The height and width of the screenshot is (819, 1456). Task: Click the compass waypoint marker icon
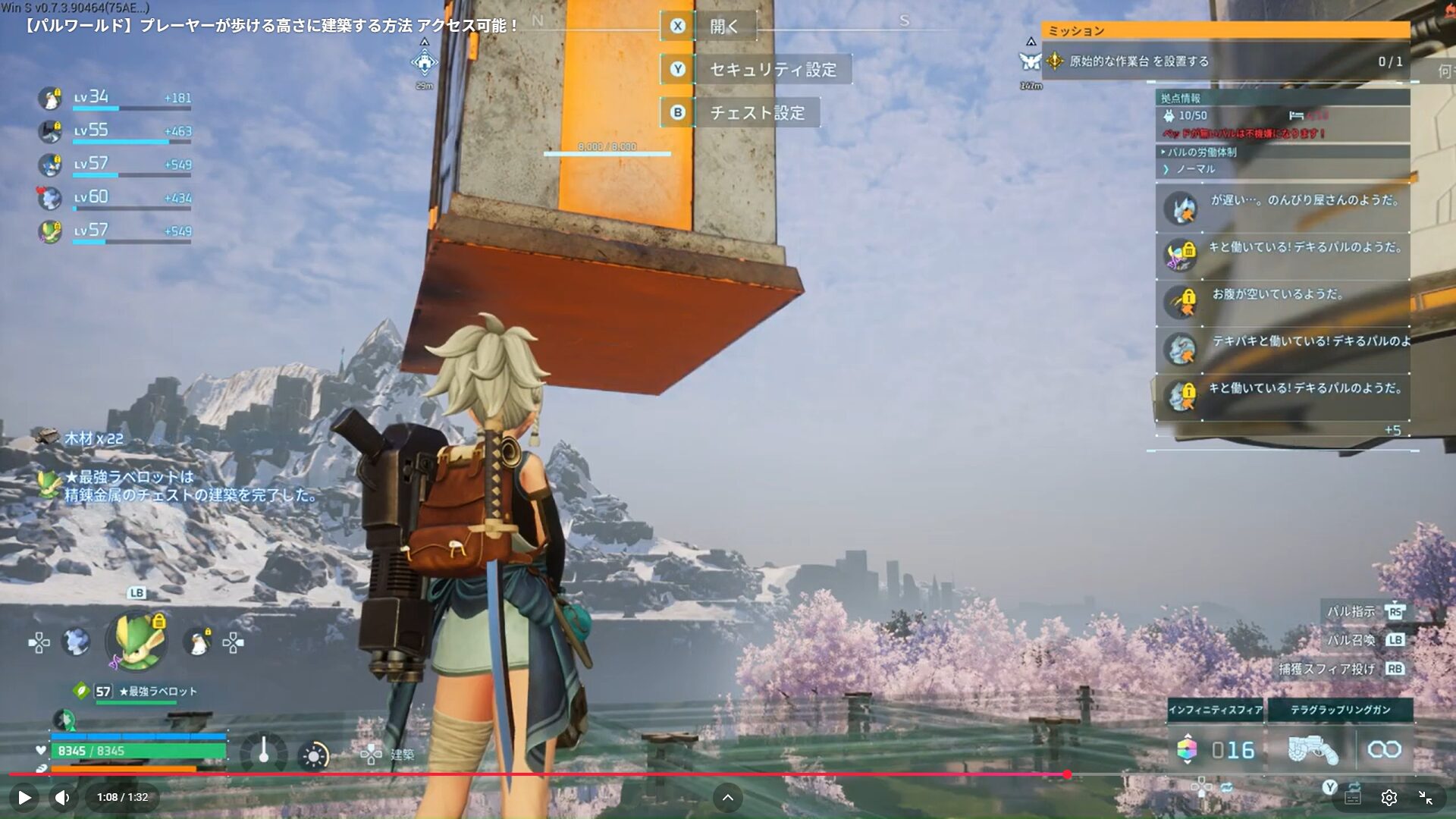424,62
